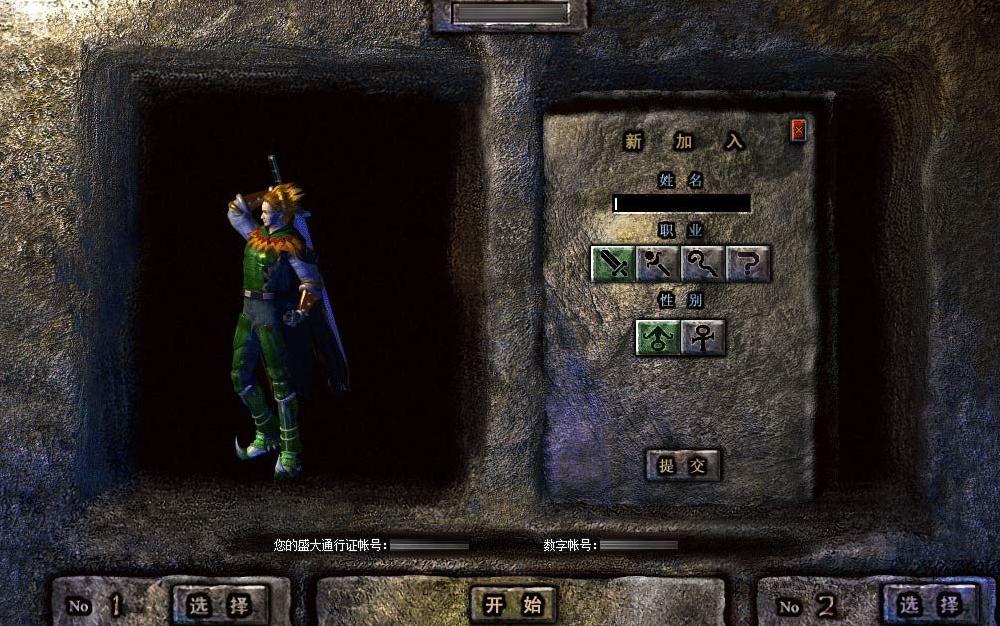Choose the female gender symbol
This screenshot has width=1000, height=626.
pyautogui.click(x=704, y=338)
